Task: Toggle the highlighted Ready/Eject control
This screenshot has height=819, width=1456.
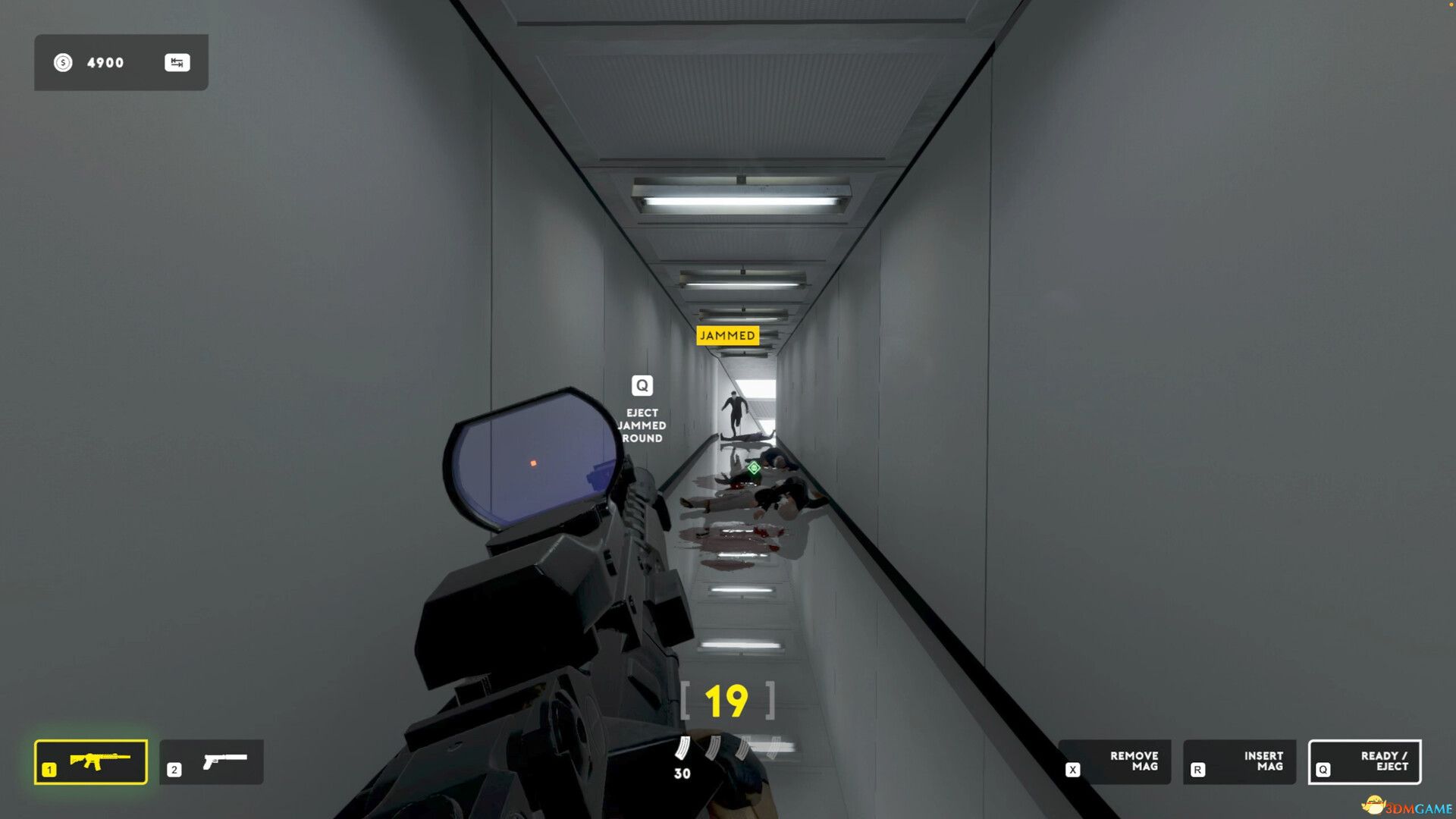Action: pos(1365,762)
